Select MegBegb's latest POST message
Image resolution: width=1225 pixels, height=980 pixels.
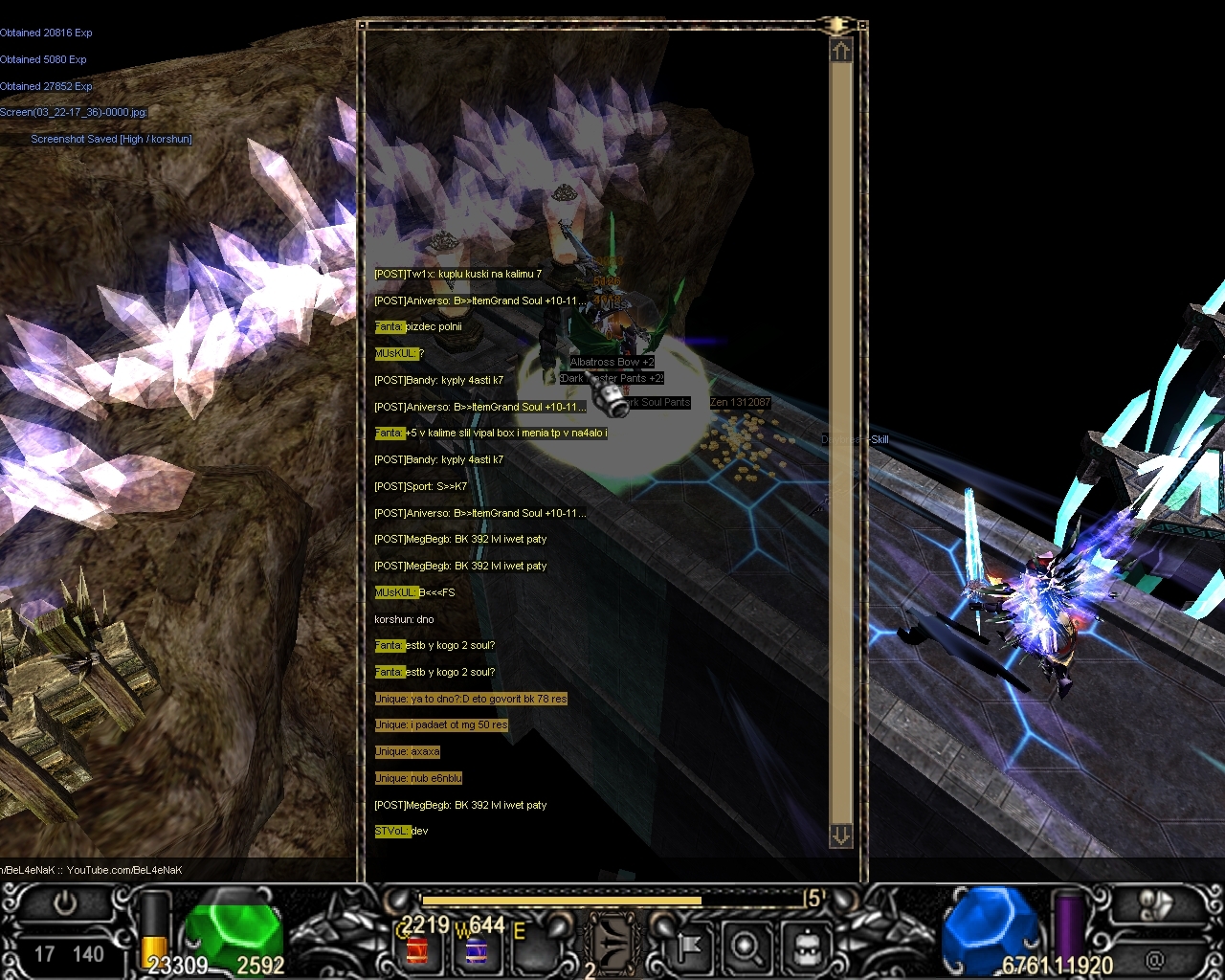click(460, 805)
